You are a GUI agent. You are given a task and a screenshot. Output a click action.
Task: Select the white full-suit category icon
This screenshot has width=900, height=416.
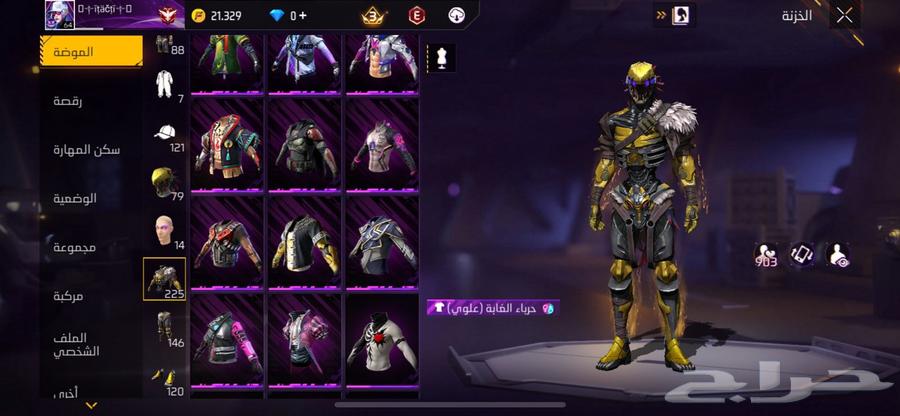tap(165, 85)
